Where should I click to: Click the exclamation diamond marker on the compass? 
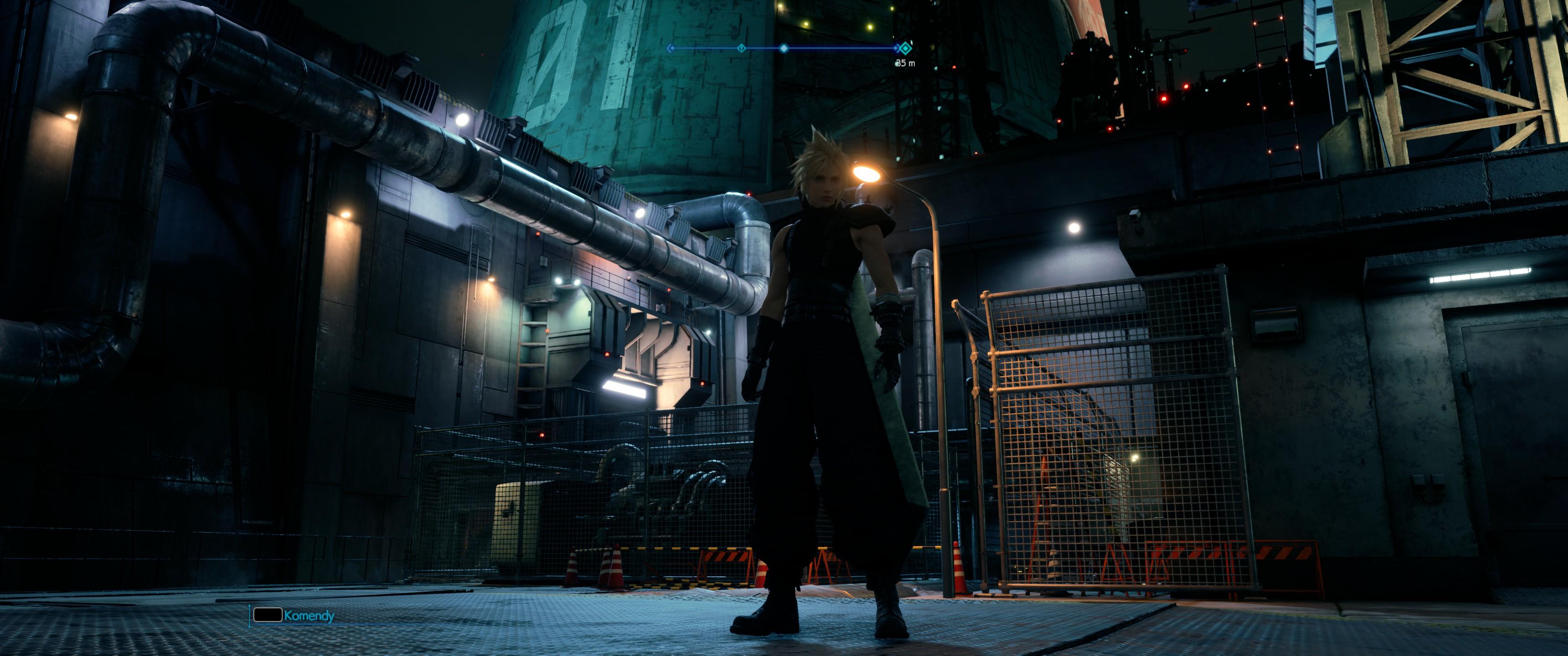[741, 48]
